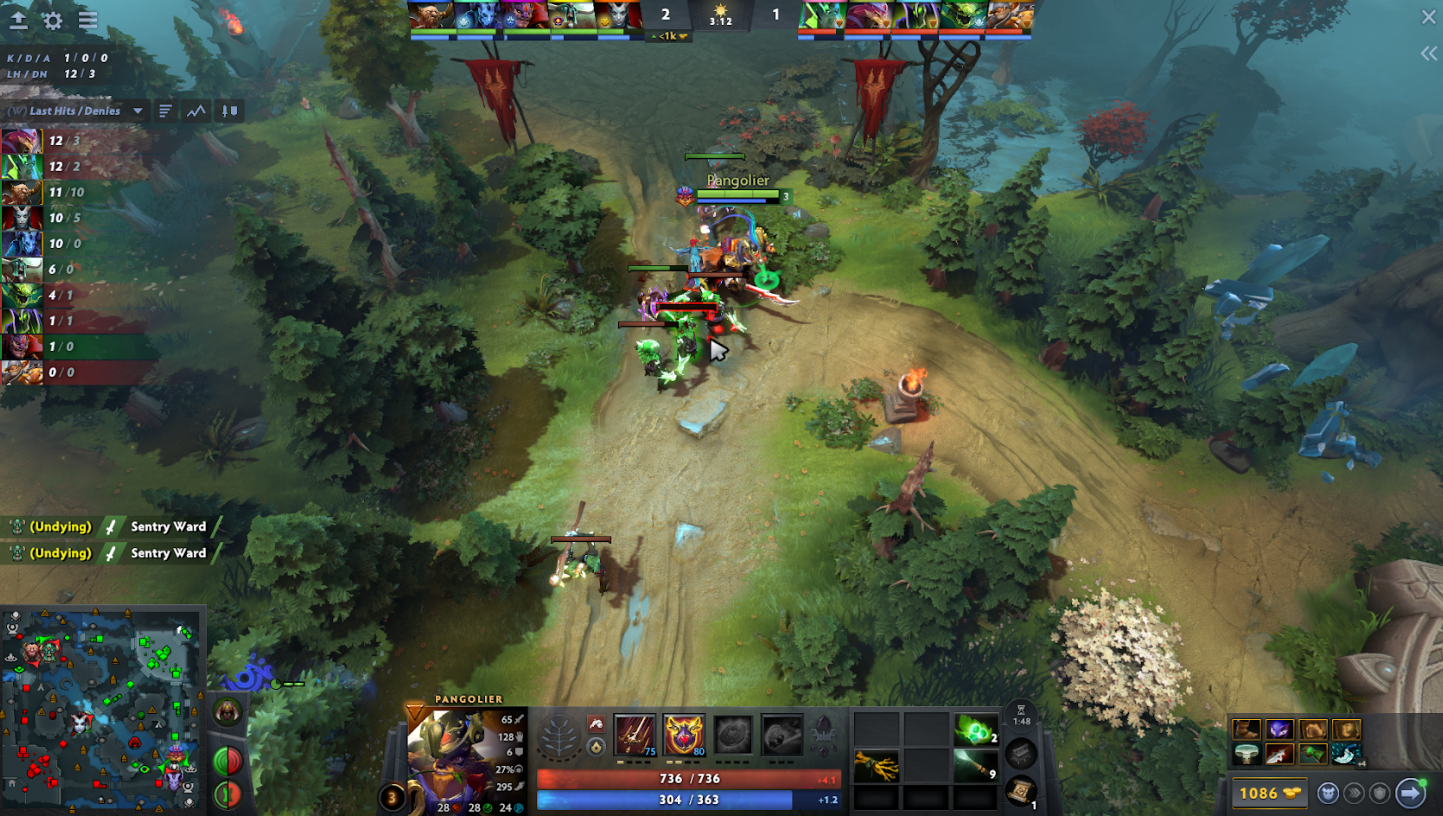Close the overlay with the X button
Viewport: 1443px width, 816px height.
click(1428, 17)
